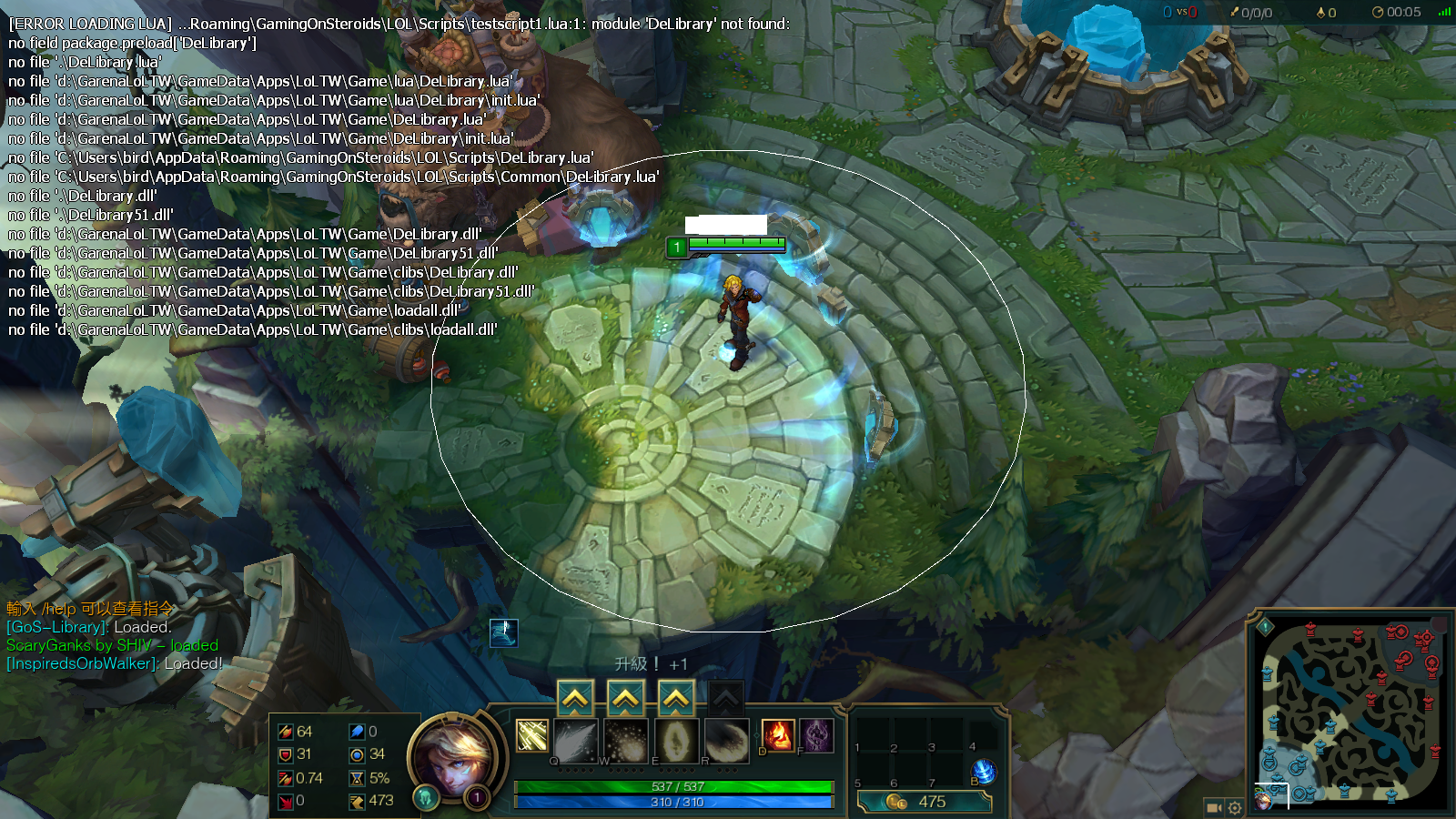Activate the Ignite summoner spell
Image resolution: width=1456 pixels, height=819 pixels.
tap(777, 735)
